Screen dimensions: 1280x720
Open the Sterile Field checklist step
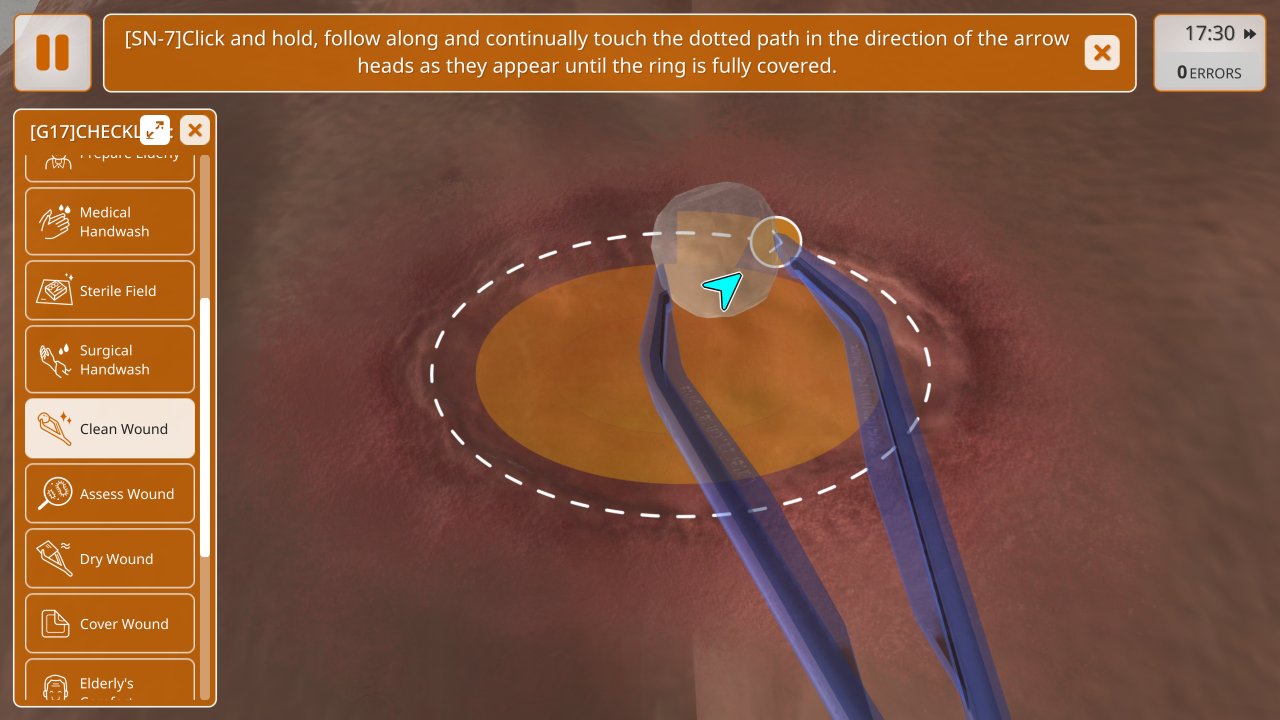click(110, 291)
